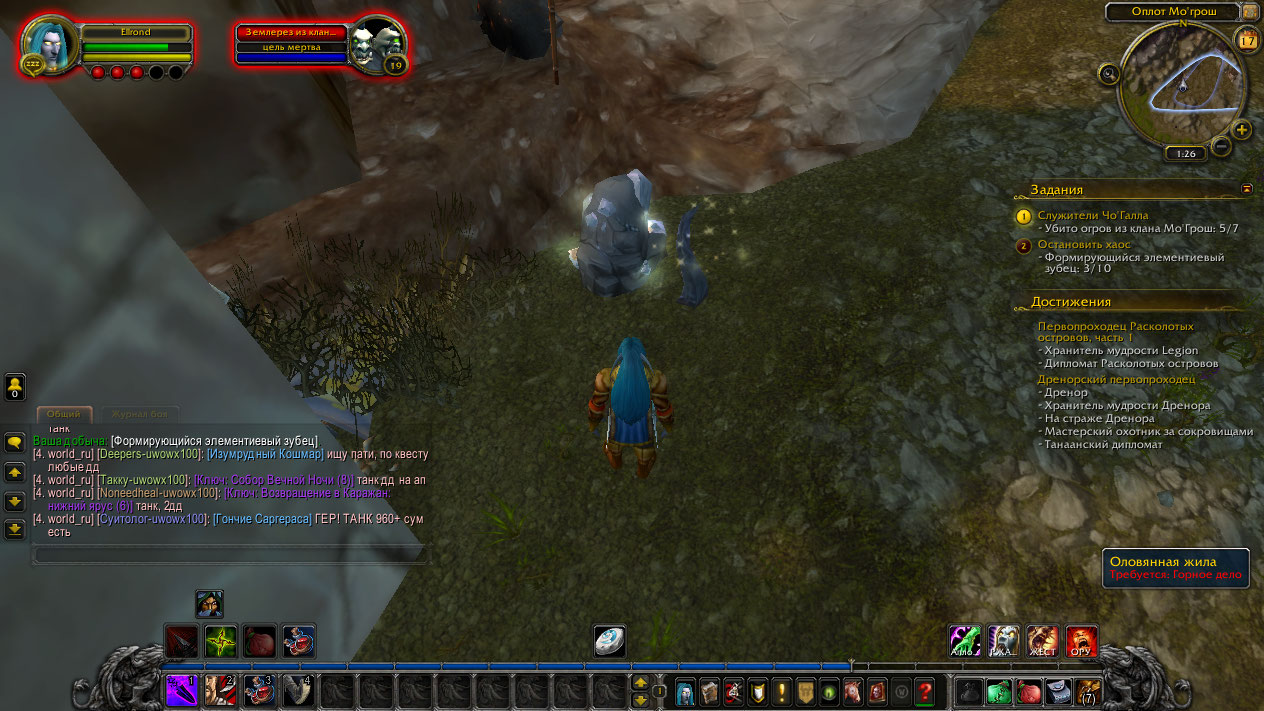Zoom in the minimap with plus button
Viewport: 1264px width, 711px height.
(x=1241, y=129)
